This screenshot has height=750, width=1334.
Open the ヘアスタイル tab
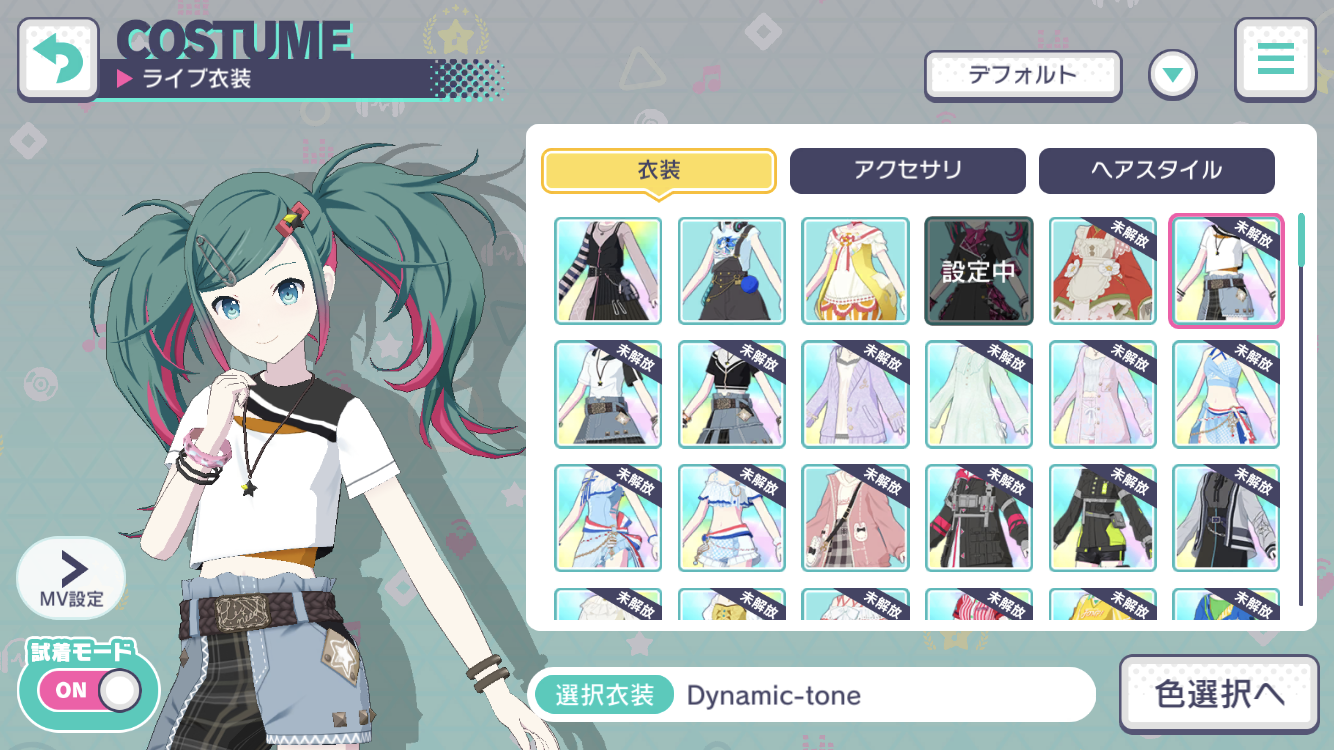[x=1156, y=171]
